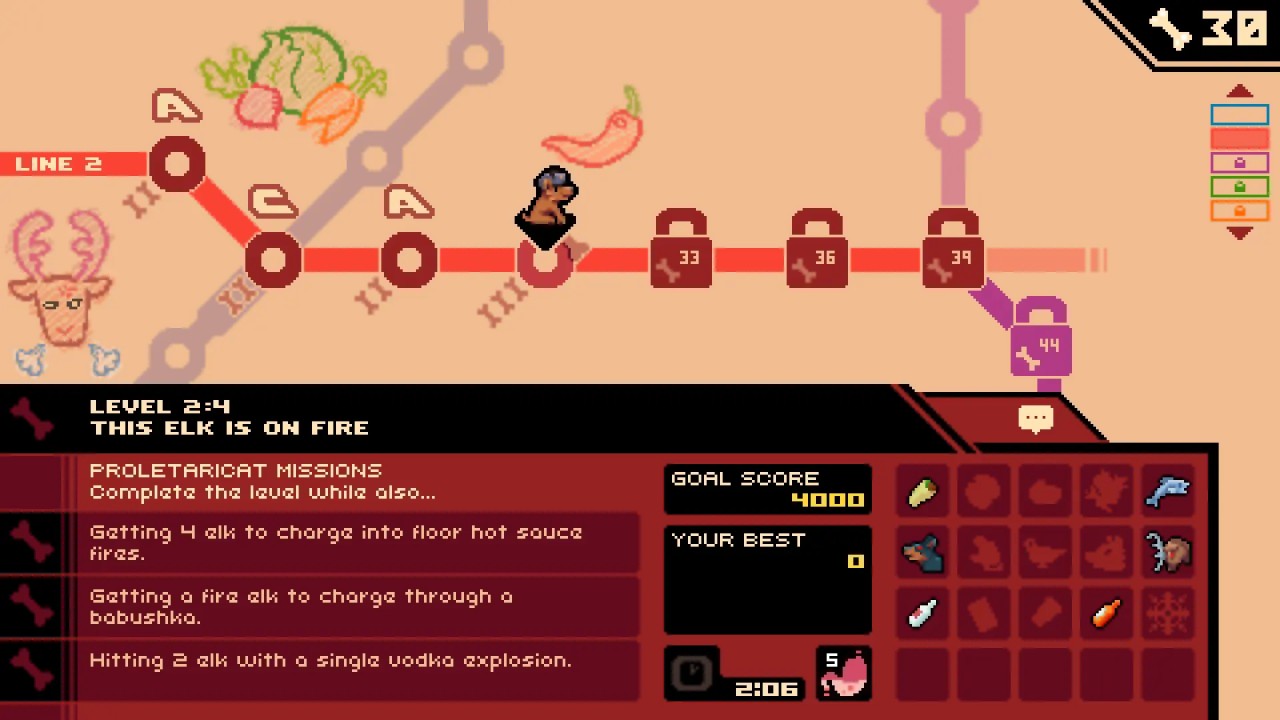Select the locked green line
Screen dimensions: 1280x720
[x=1239, y=187]
